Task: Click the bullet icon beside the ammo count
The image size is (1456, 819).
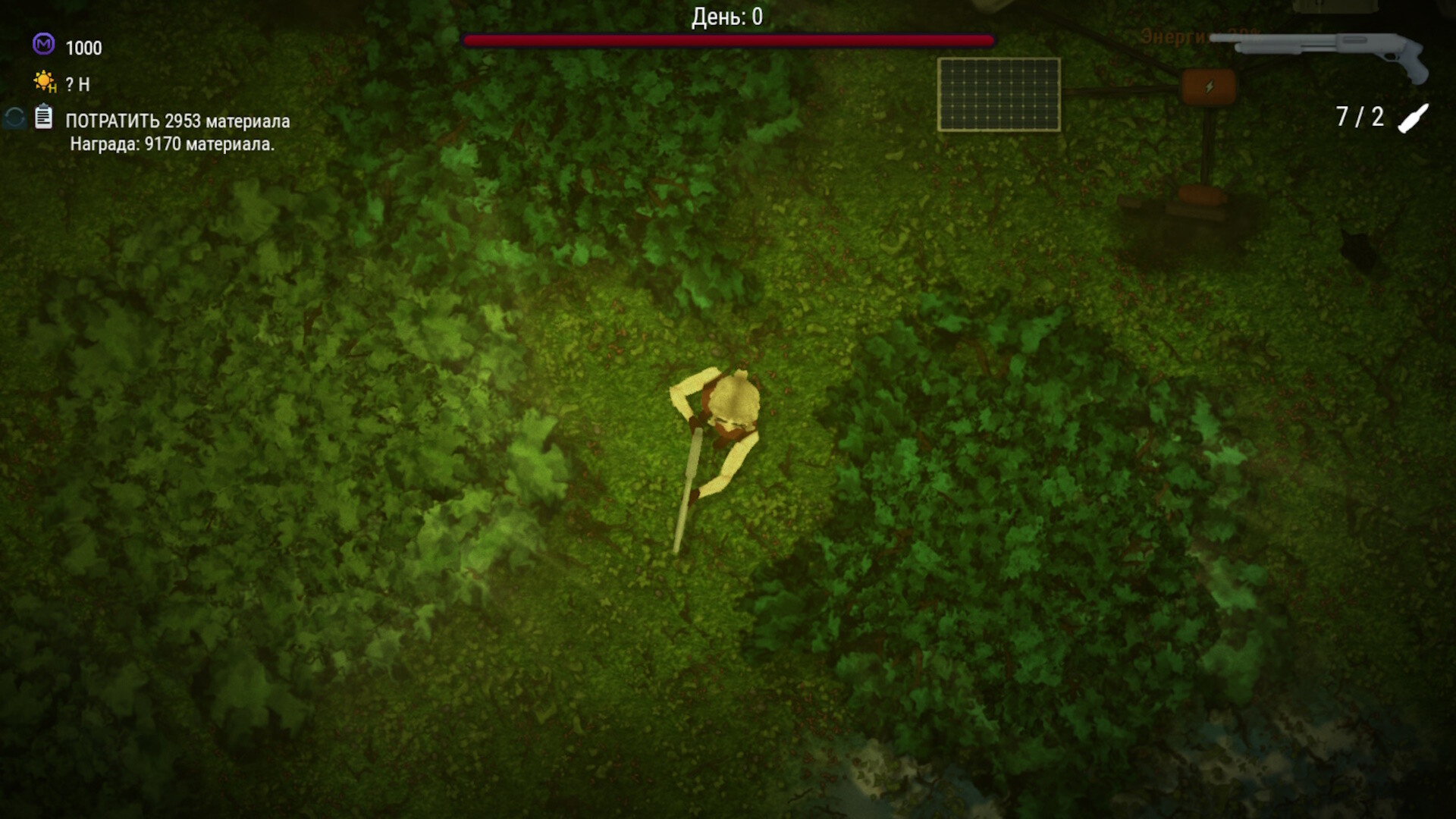Action: click(x=1412, y=118)
